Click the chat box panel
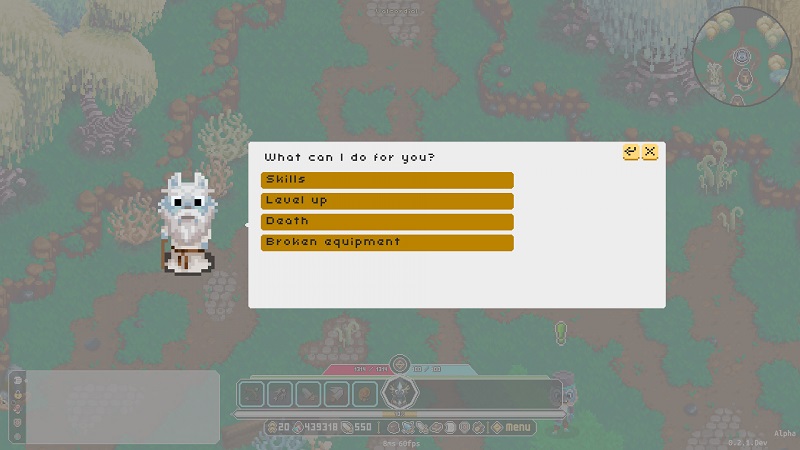 click(x=122, y=407)
